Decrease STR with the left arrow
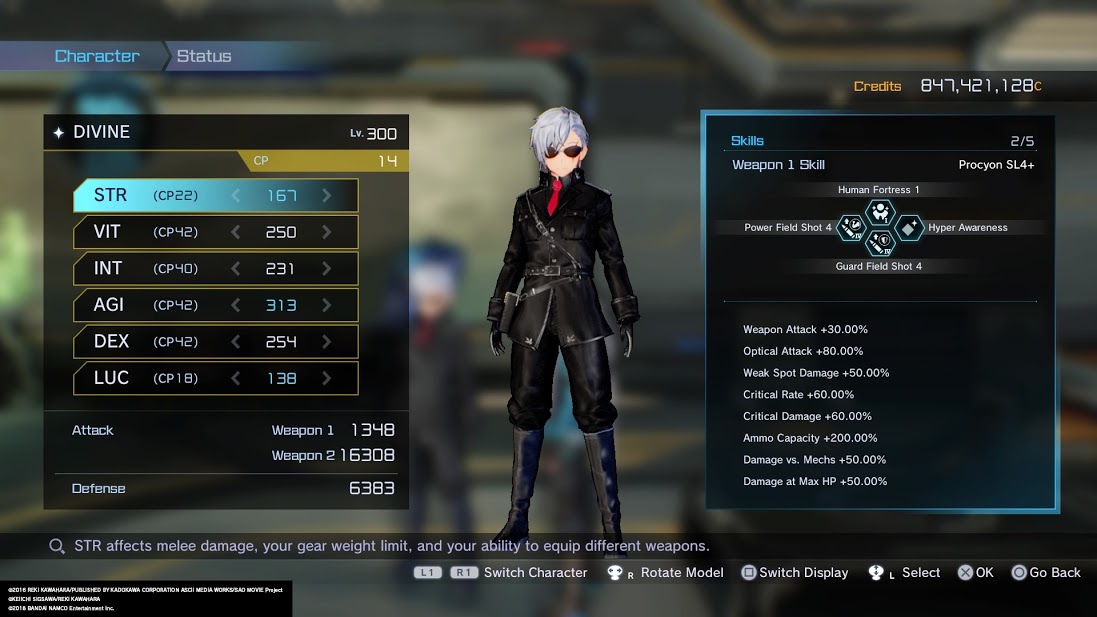Screen dimensions: 1097x617 tap(236, 196)
